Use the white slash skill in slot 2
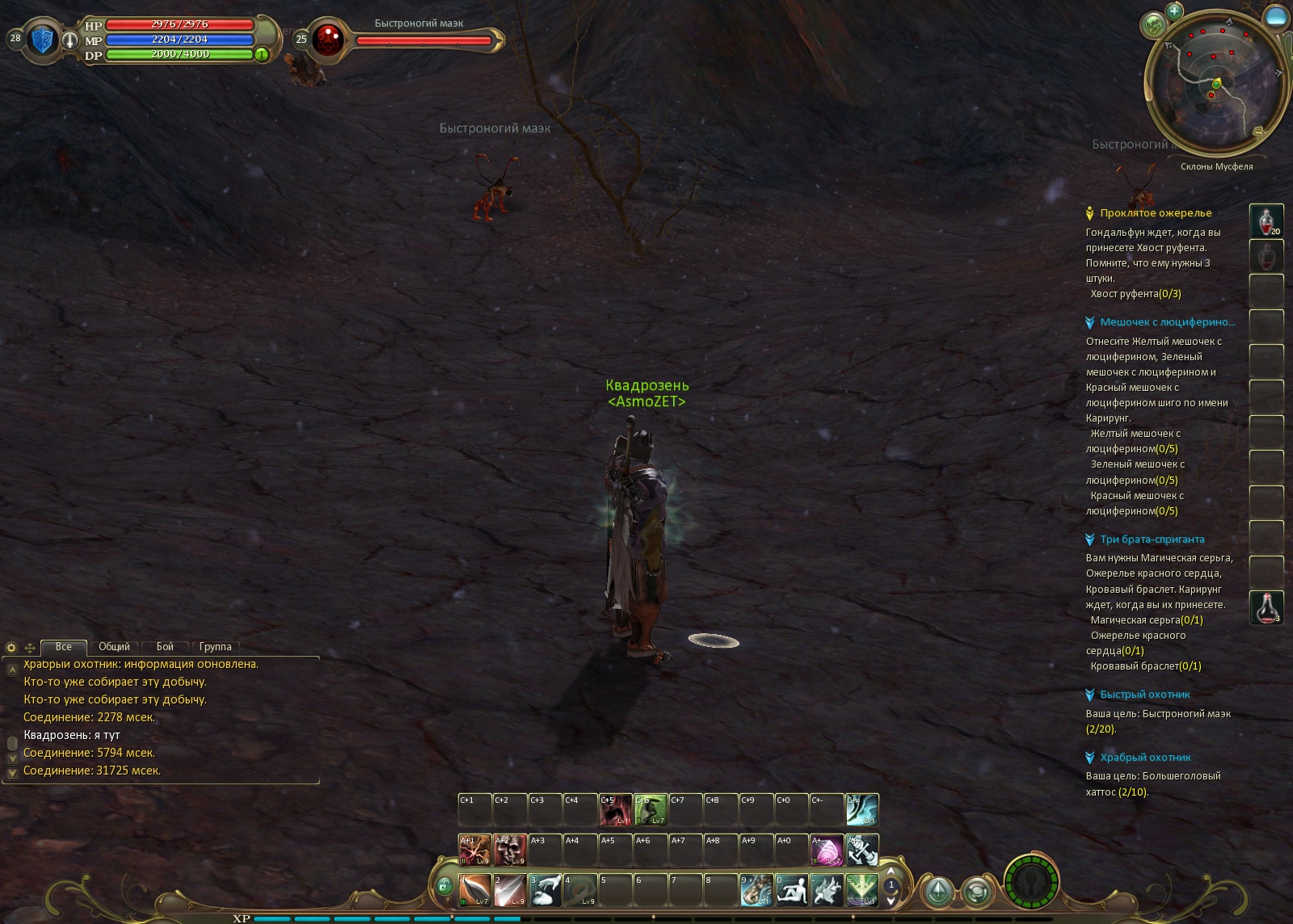This screenshot has width=1293, height=924. [x=510, y=890]
